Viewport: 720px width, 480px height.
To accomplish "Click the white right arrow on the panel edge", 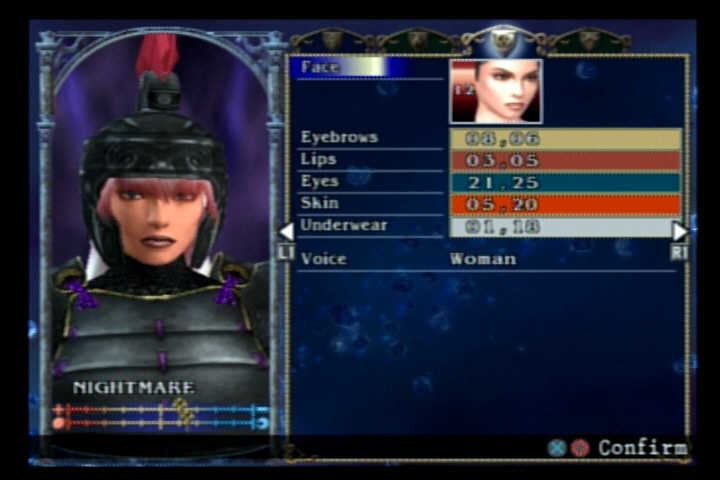I will pyautogui.click(x=680, y=232).
